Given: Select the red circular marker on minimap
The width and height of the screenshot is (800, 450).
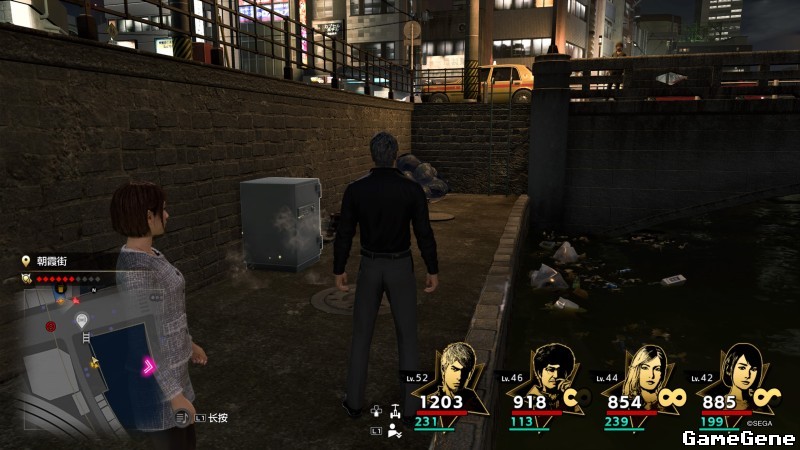Looking at the screenshot, I should coord(50,326).
